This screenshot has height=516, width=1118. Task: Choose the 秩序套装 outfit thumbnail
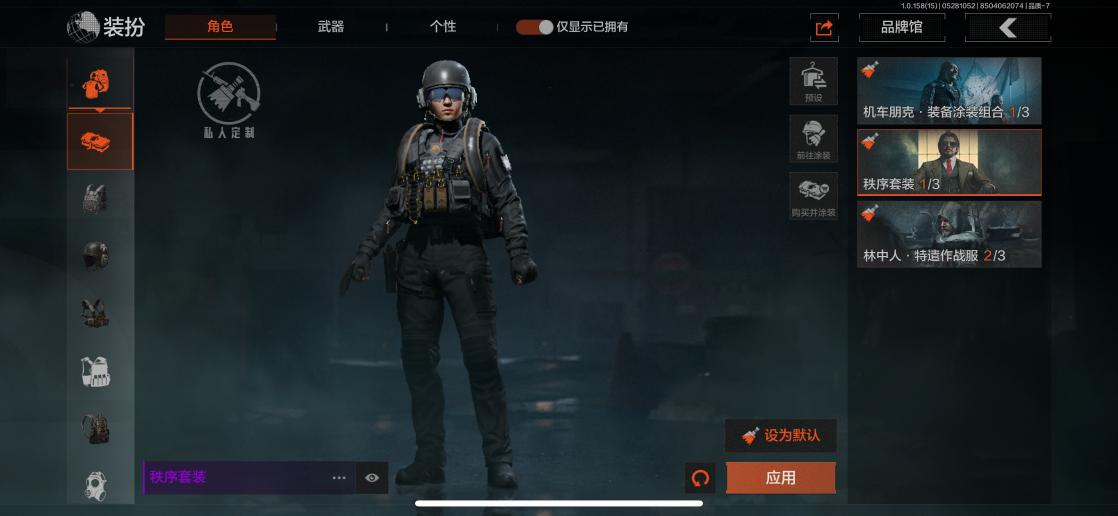[x=949, y=162]
